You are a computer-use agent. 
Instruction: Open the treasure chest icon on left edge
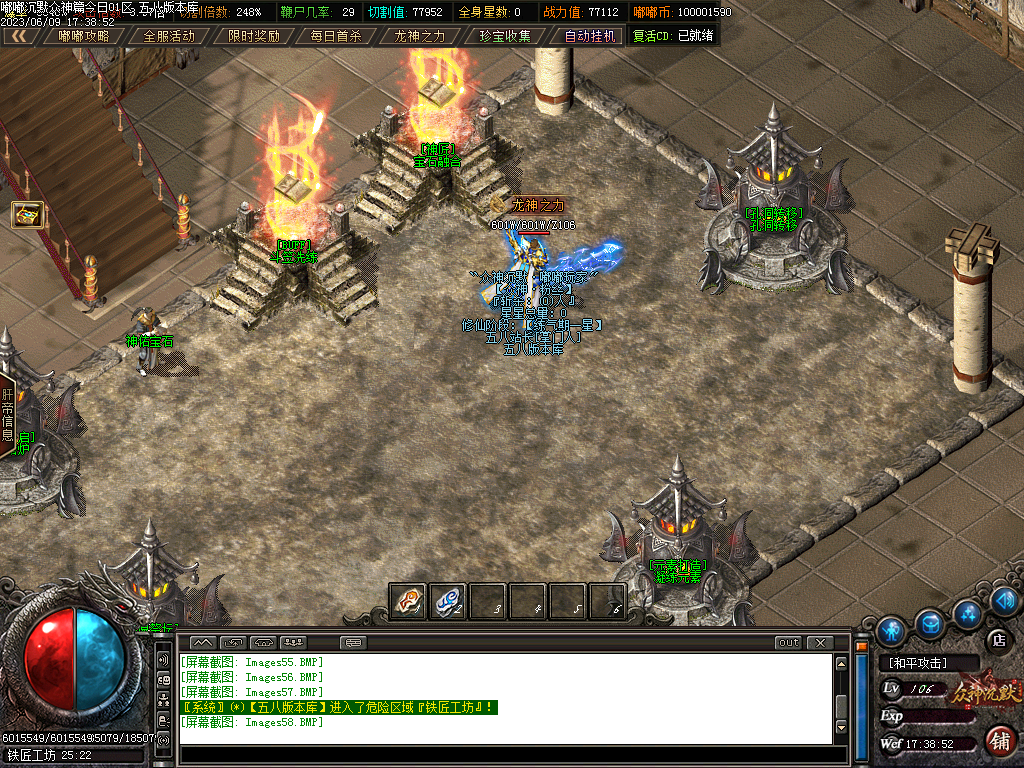(x=26, y=214)
